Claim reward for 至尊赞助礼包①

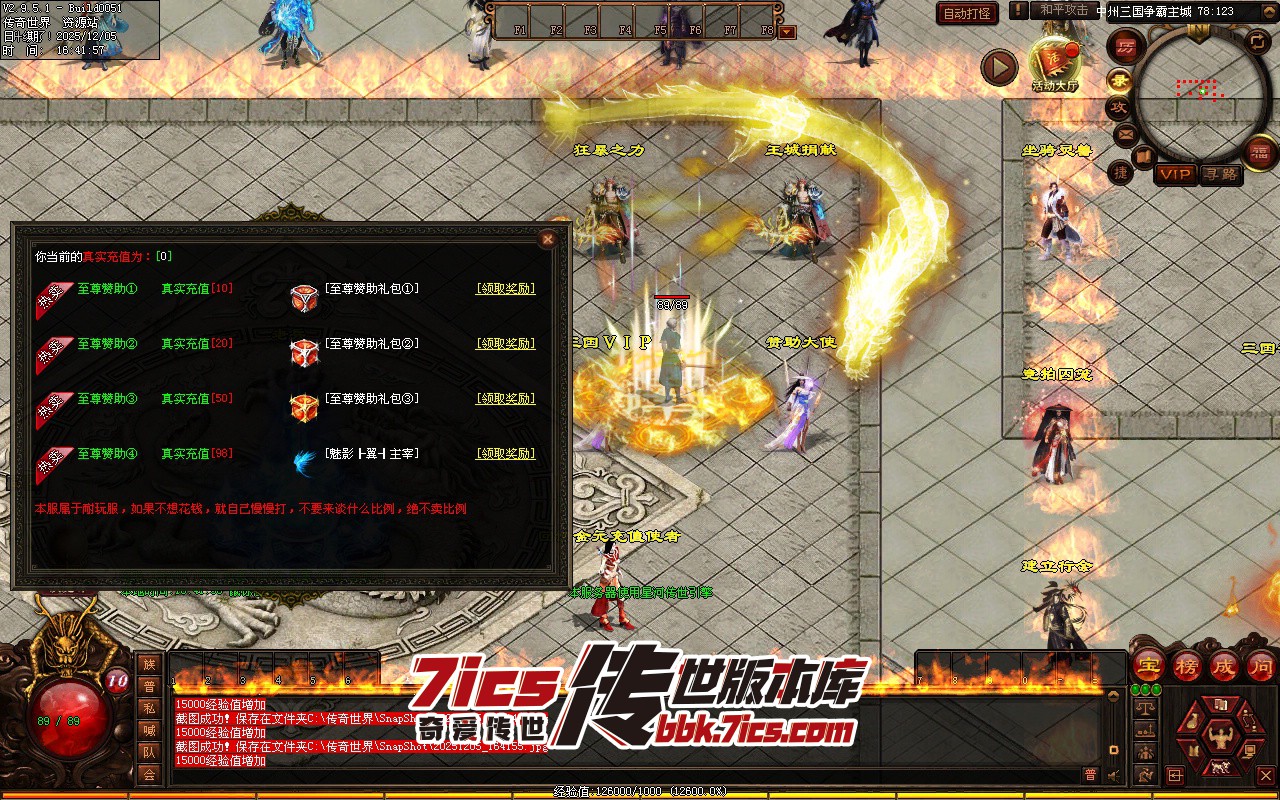coord(505,289)
